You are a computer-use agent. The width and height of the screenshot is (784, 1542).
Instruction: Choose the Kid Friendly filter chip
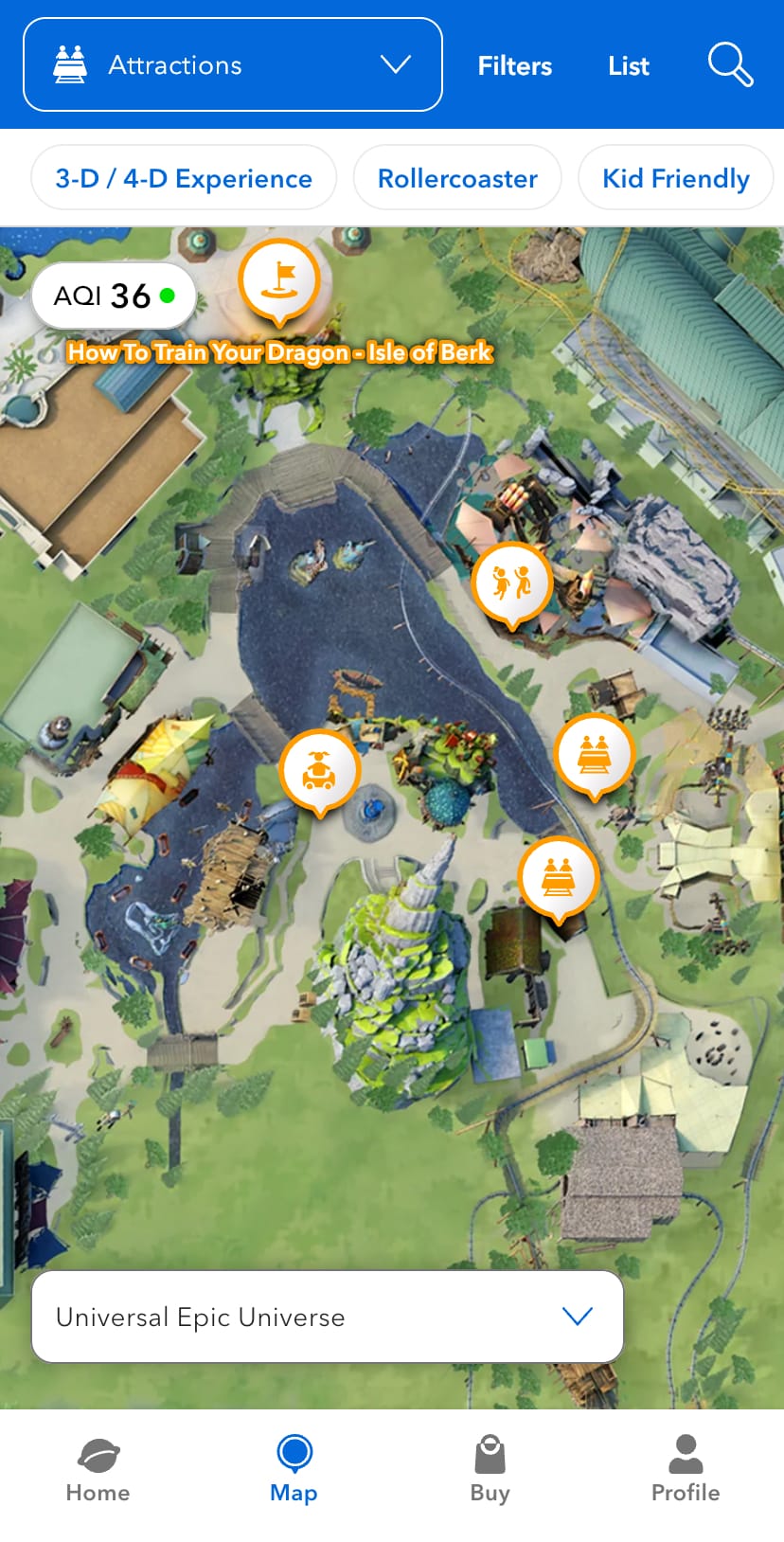click(675, 178)
